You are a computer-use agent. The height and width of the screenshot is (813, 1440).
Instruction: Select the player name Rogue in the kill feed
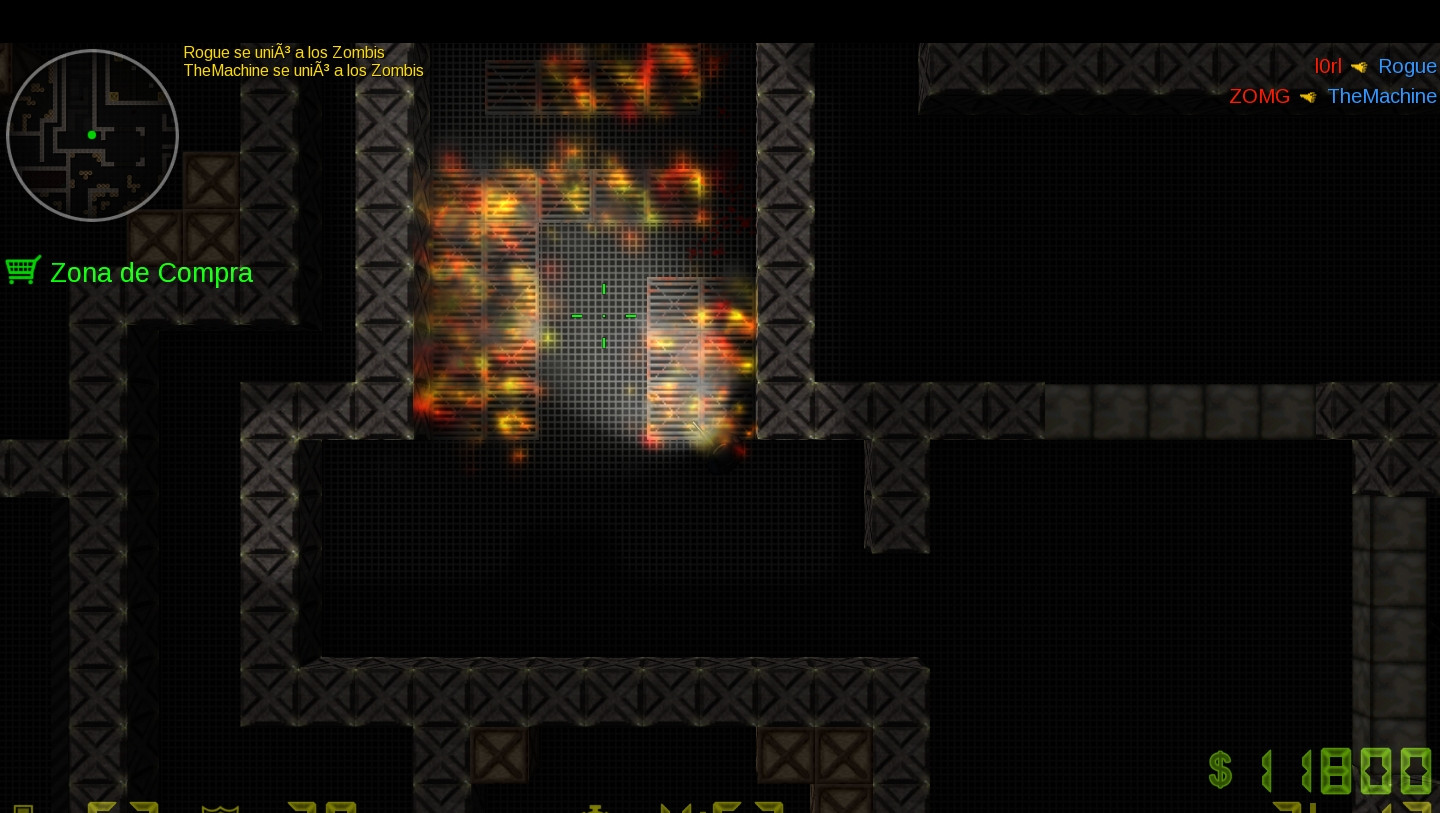(1407, 66)
